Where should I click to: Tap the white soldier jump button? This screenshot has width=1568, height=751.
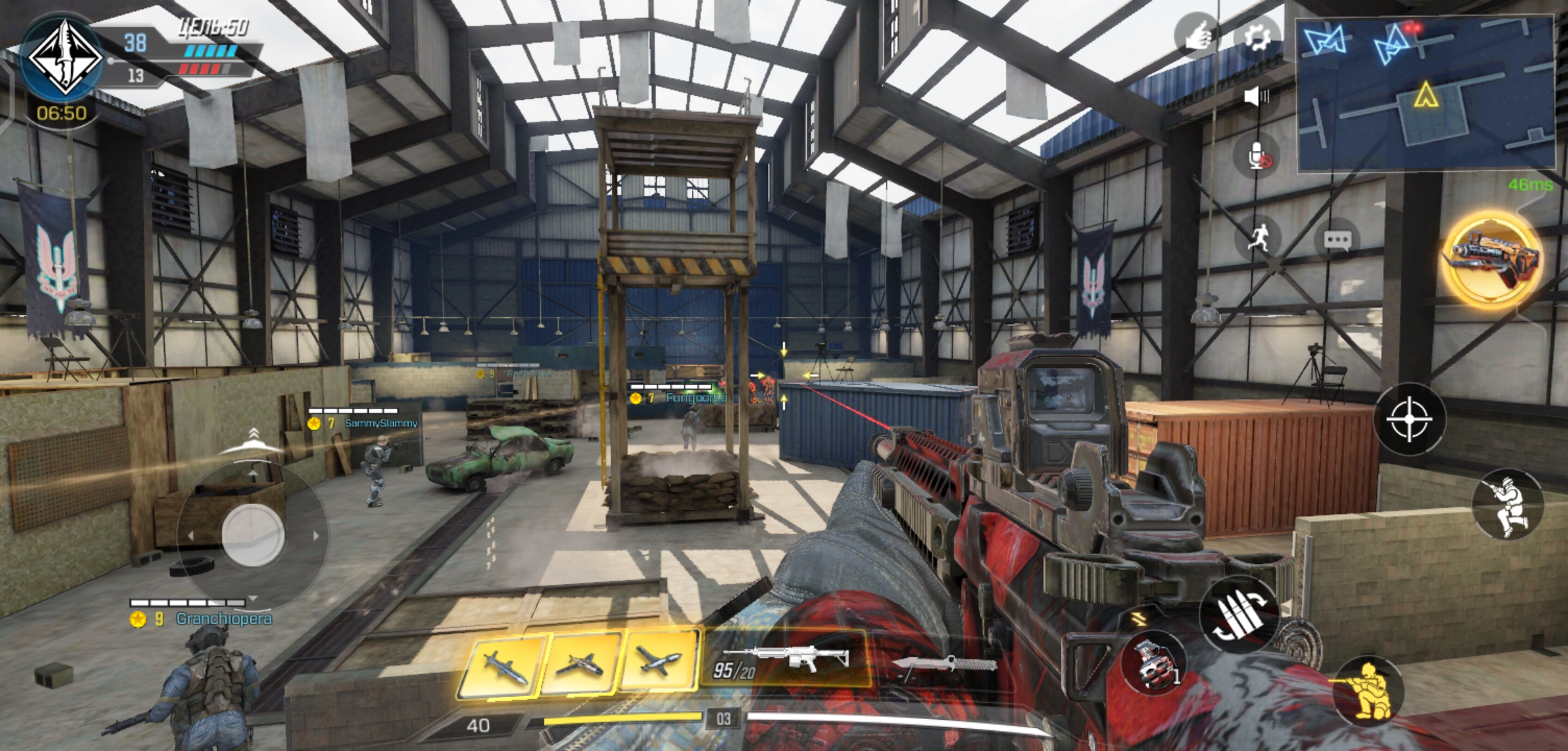click(x=1507, y=505)
